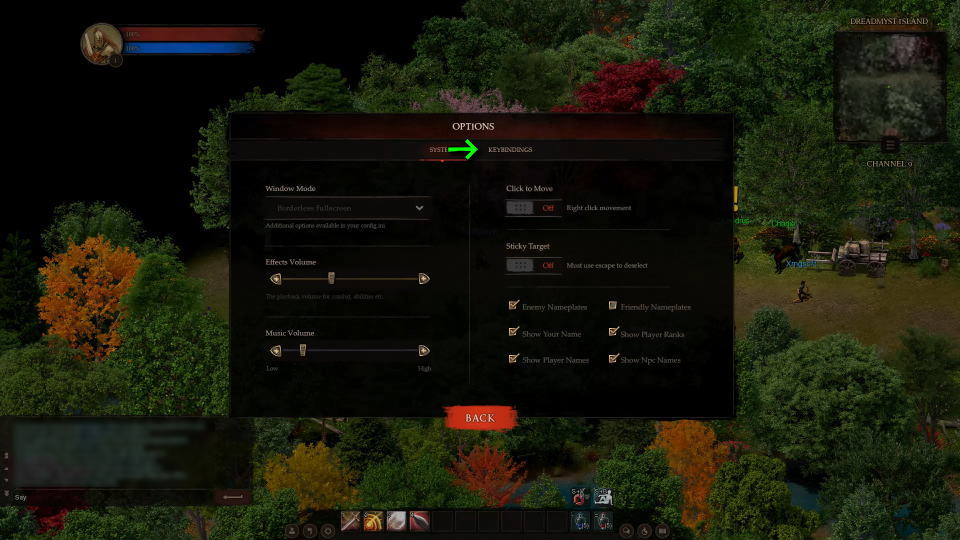960x540 pixels.
Task: Click the Say chat input field
Action: tap(110, 497)
